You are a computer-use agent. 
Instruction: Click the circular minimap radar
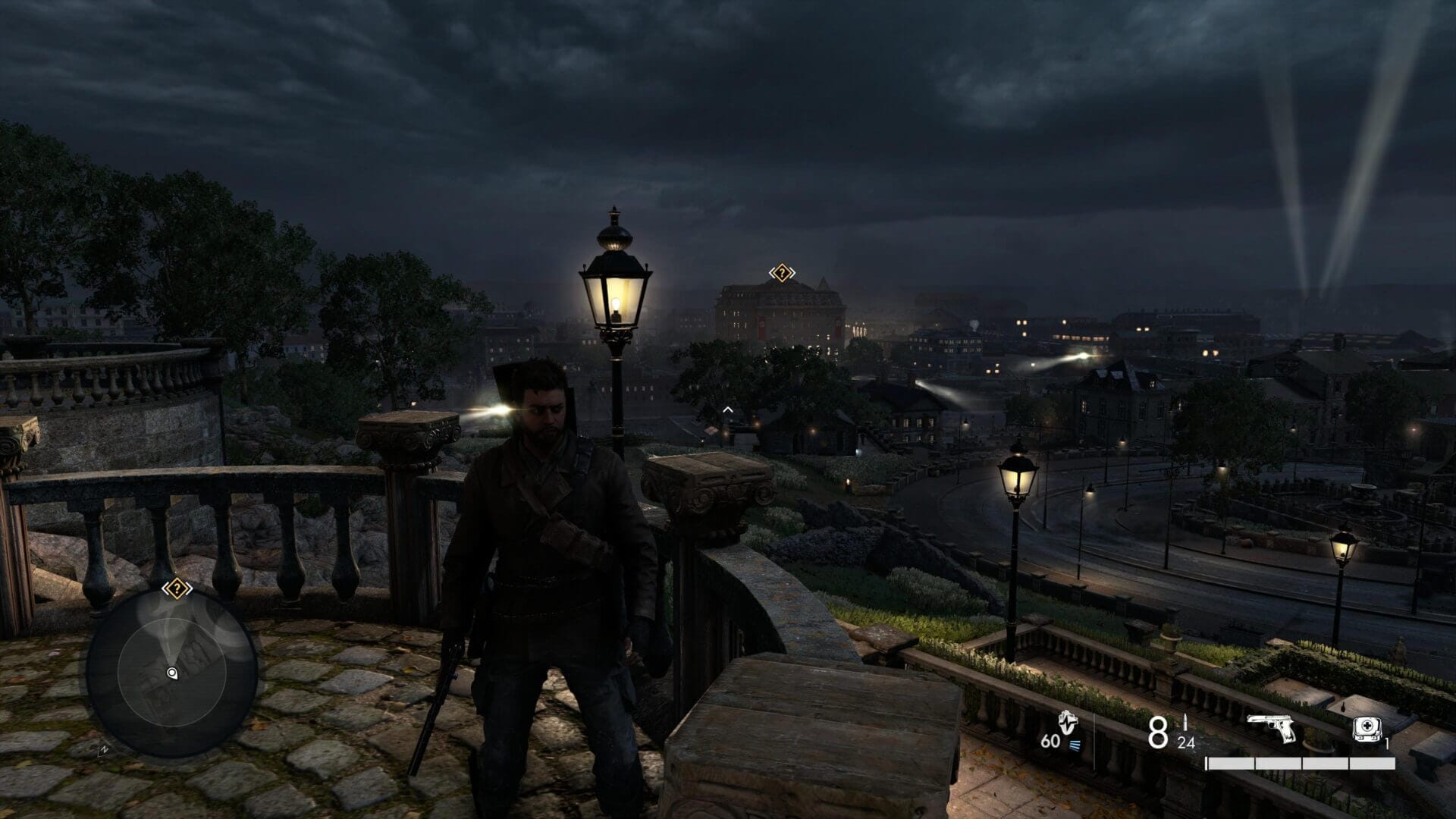tap(171, 671)
